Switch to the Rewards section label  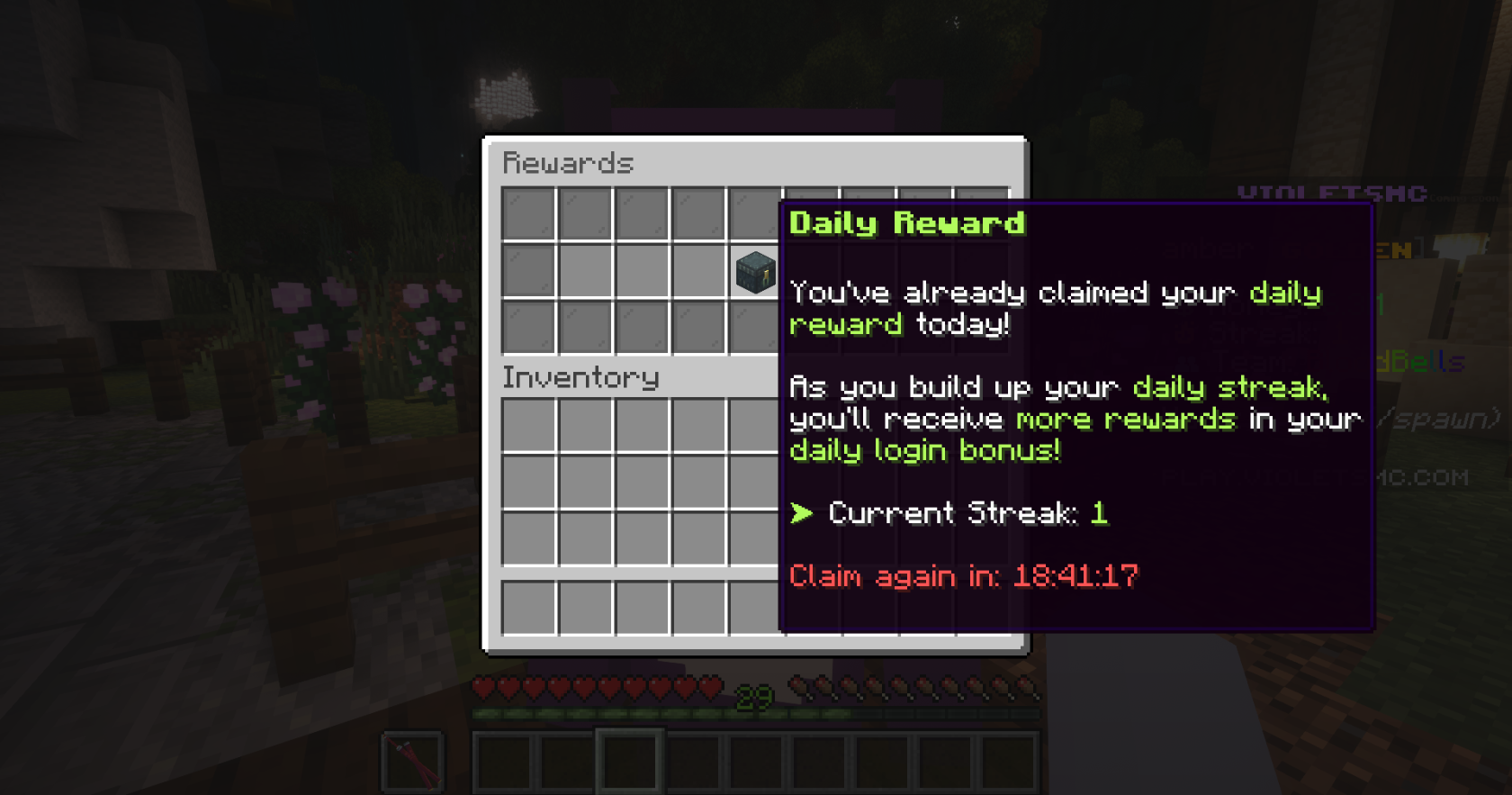(x=569, y=164)
